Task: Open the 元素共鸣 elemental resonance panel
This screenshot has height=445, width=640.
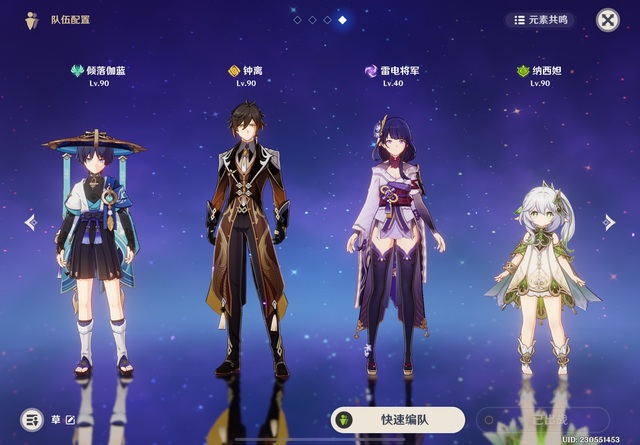Action: click(x=540, y=19)
